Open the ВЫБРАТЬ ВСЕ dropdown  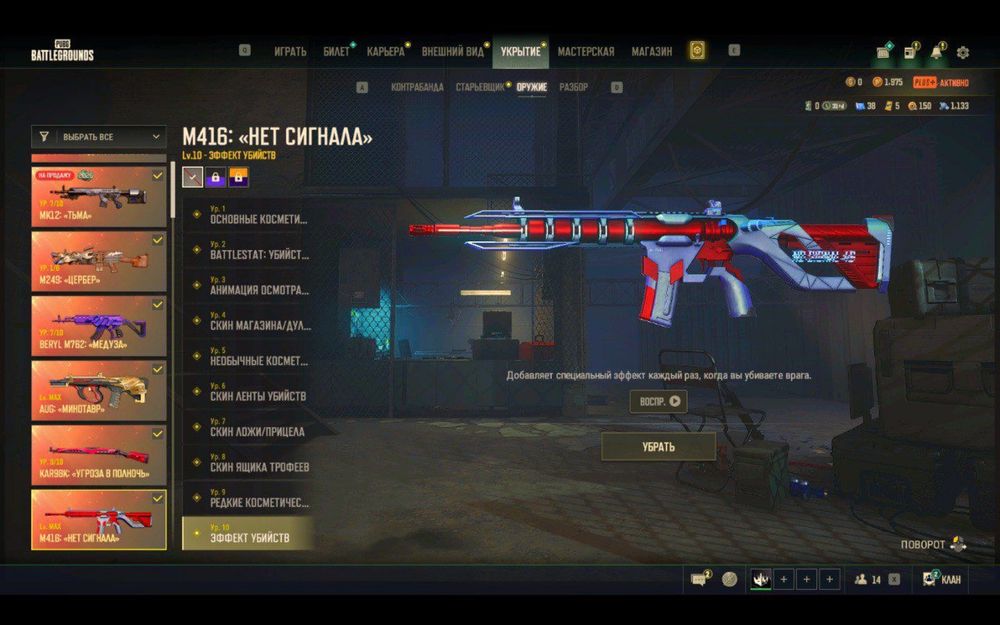99,137
